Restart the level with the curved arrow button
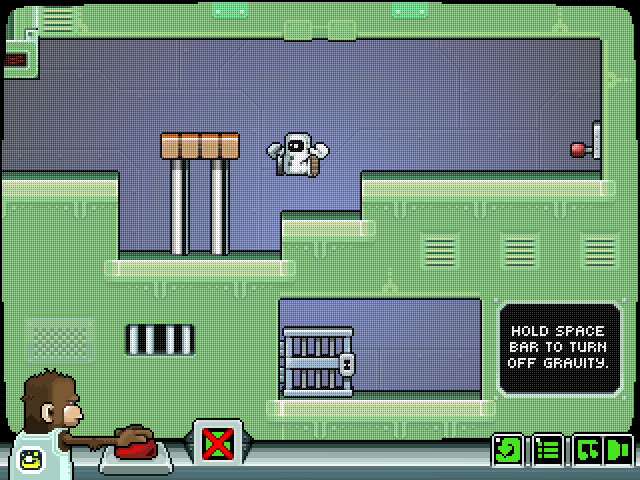The height and width of the screenshot is (480, 640). pyautogui.click(x=508, y=450)
